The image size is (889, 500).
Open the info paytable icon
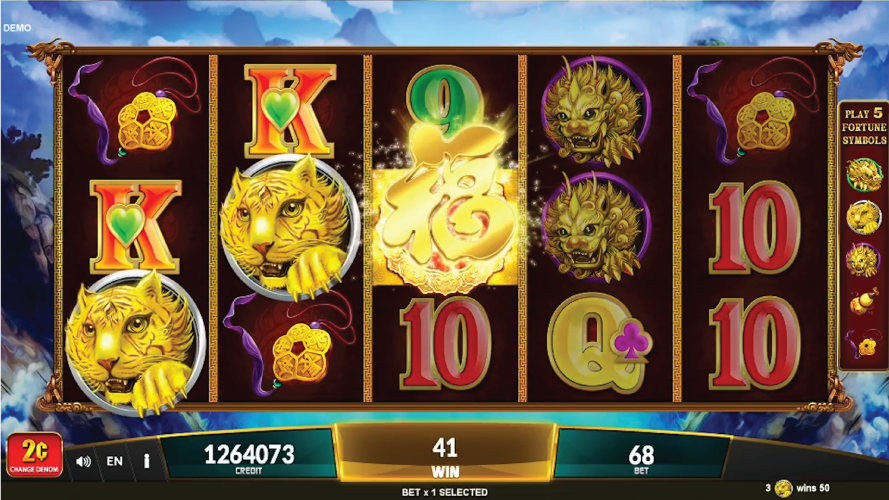click(x=146, y=461)
